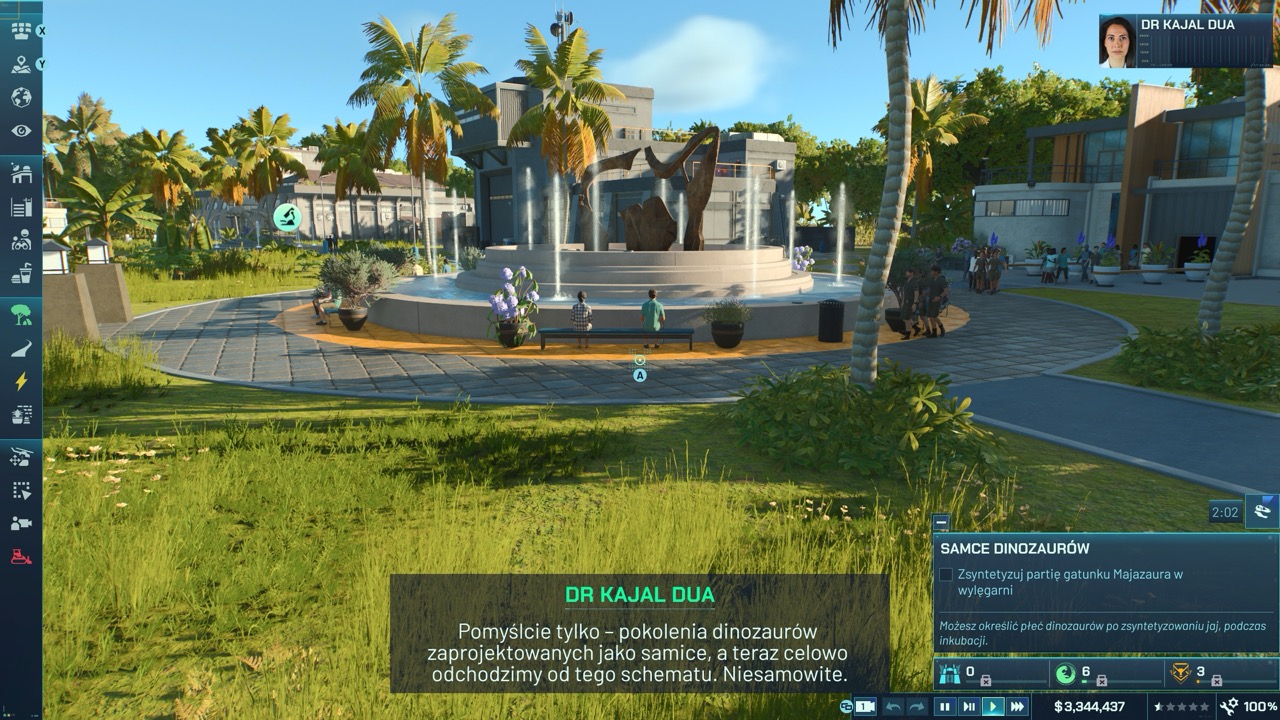Open the camera view selector
Viewport: 1280px width, 720px height.
tap(864, 707)
